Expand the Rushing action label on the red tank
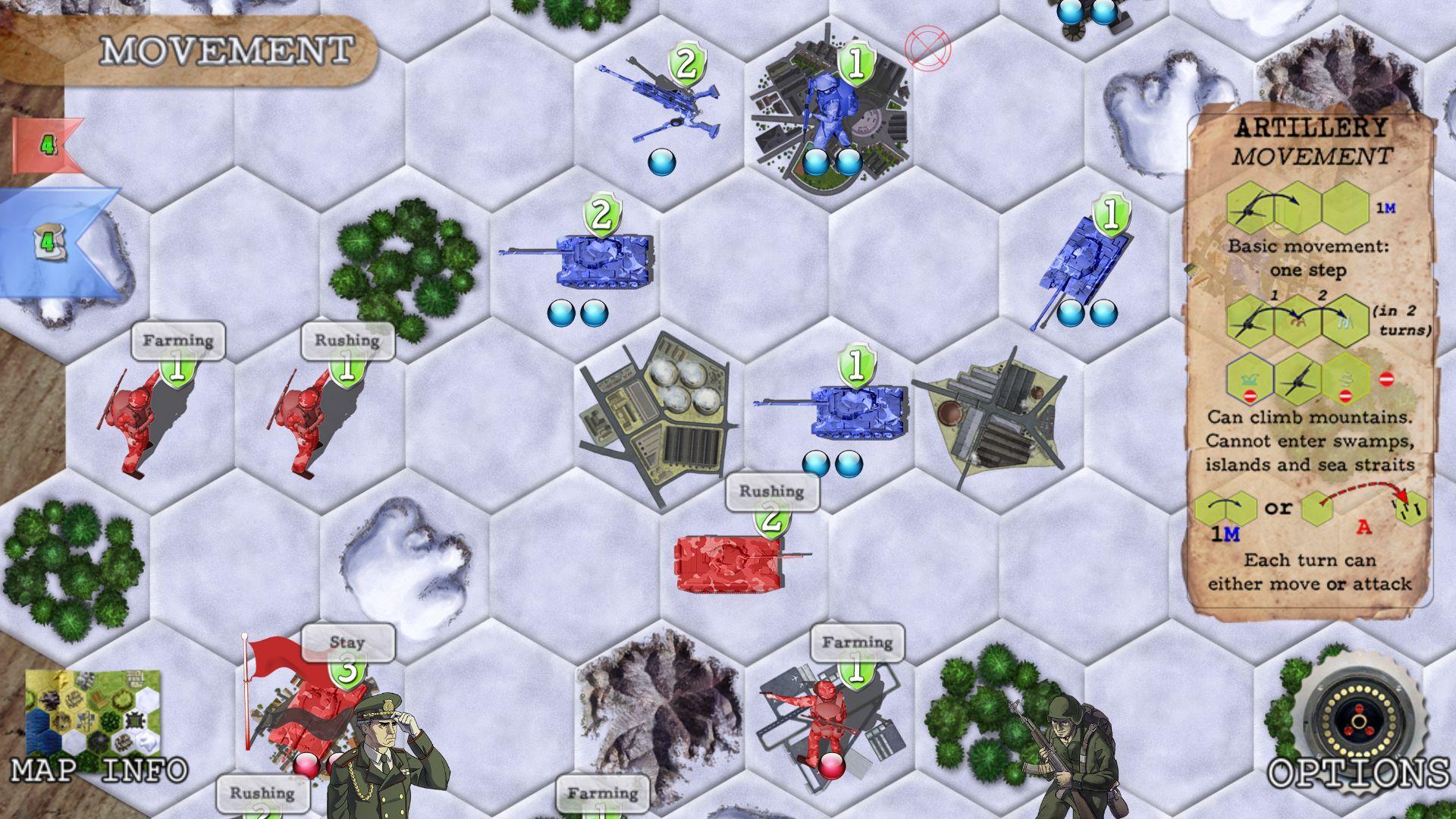The height and width of the screenshot is (819, 1456). (x=771, y=491)
